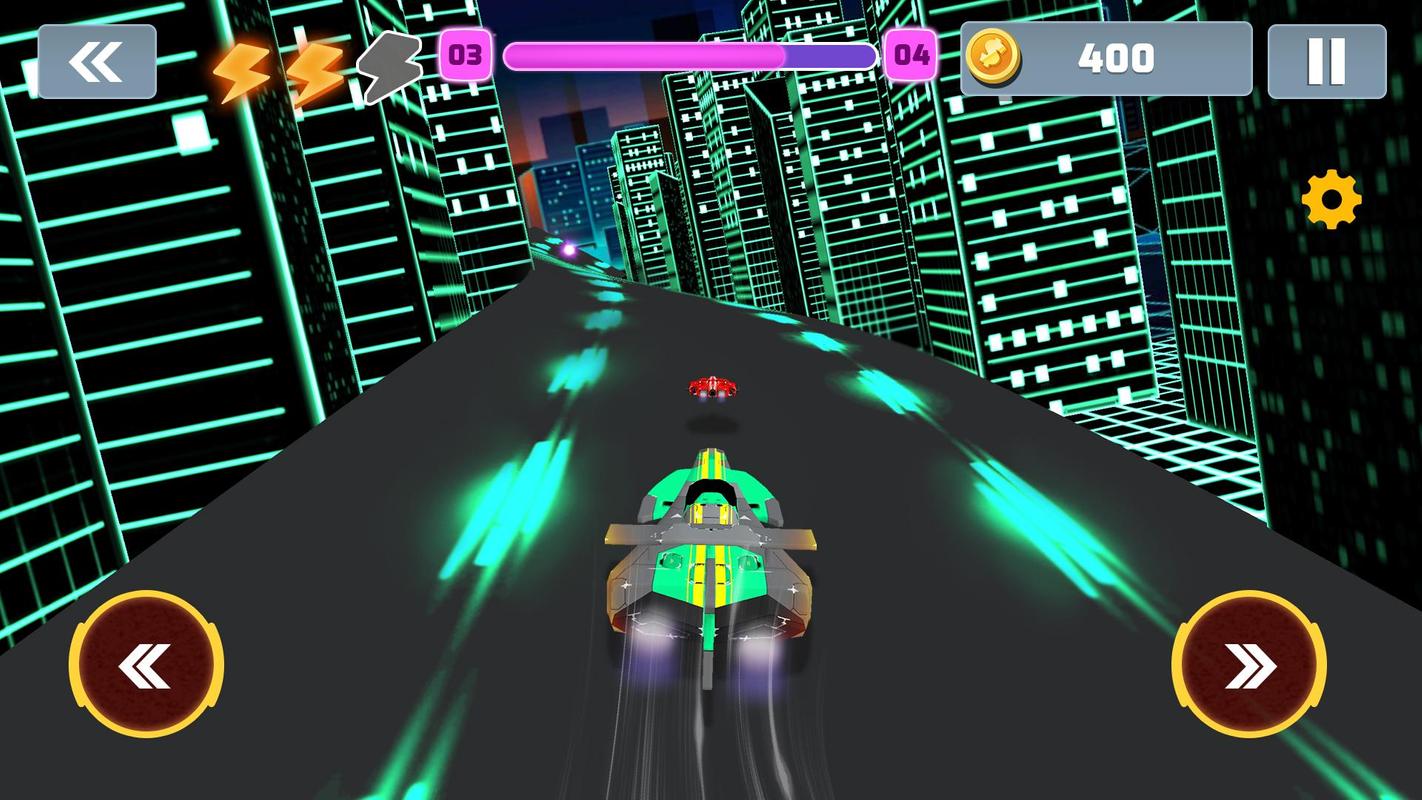1422x800 pixels.
Task: Tap the gold coin icon
Action: pyautogui.click(x=992, y=57)
